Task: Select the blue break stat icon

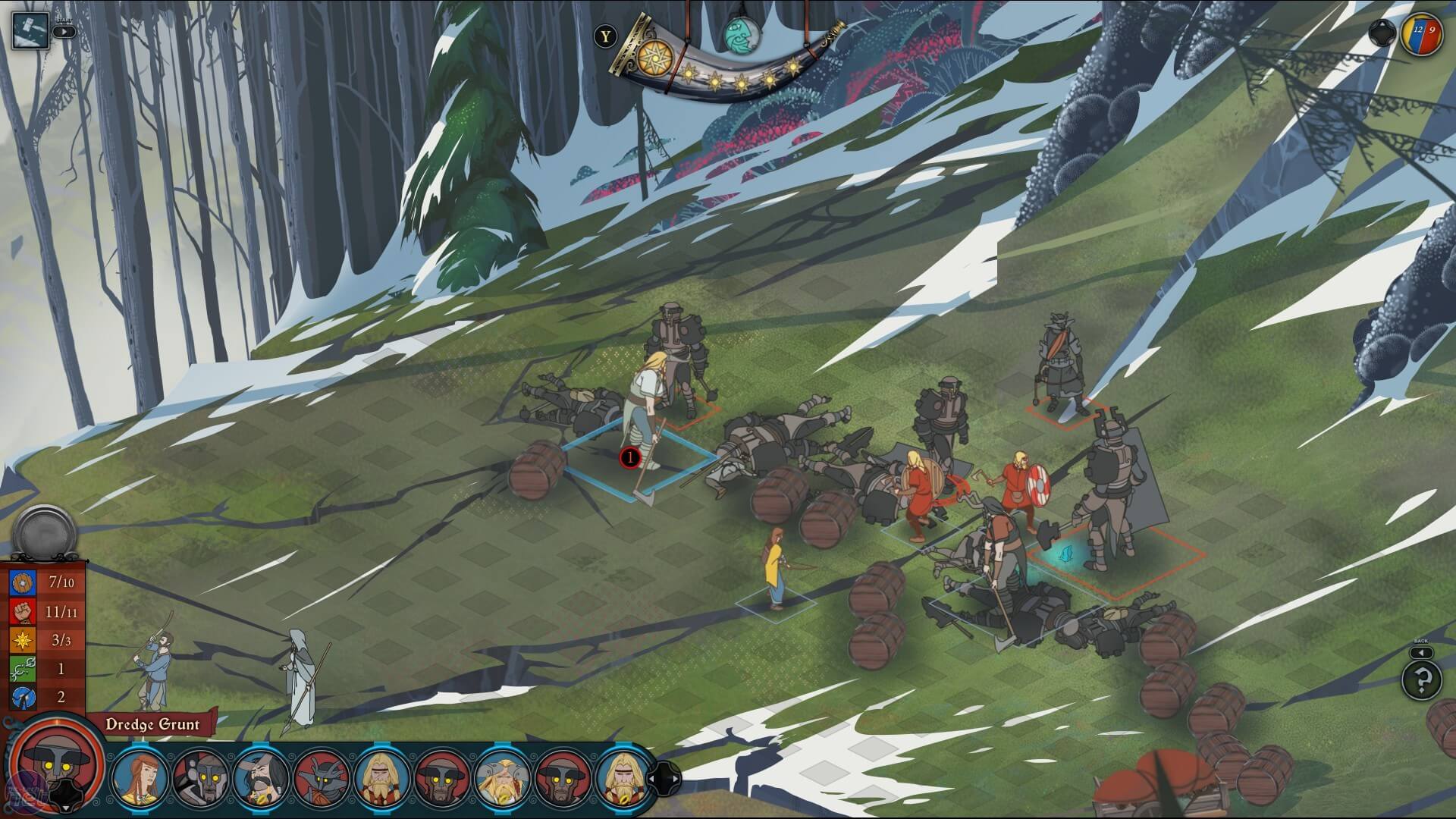Action: point(23,696)
